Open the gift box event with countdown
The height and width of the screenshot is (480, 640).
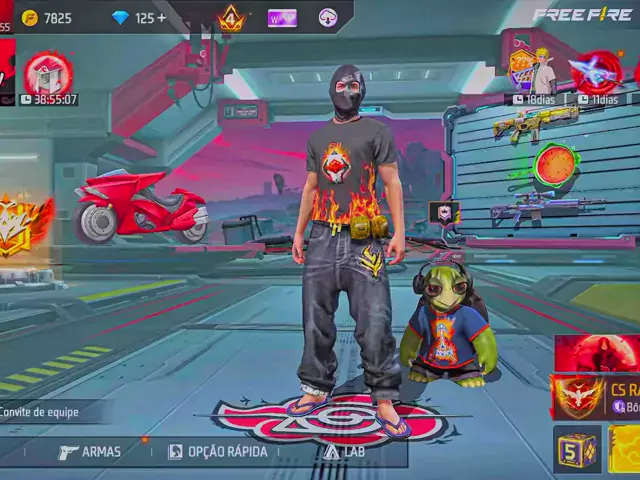click(x=47, y=76)
